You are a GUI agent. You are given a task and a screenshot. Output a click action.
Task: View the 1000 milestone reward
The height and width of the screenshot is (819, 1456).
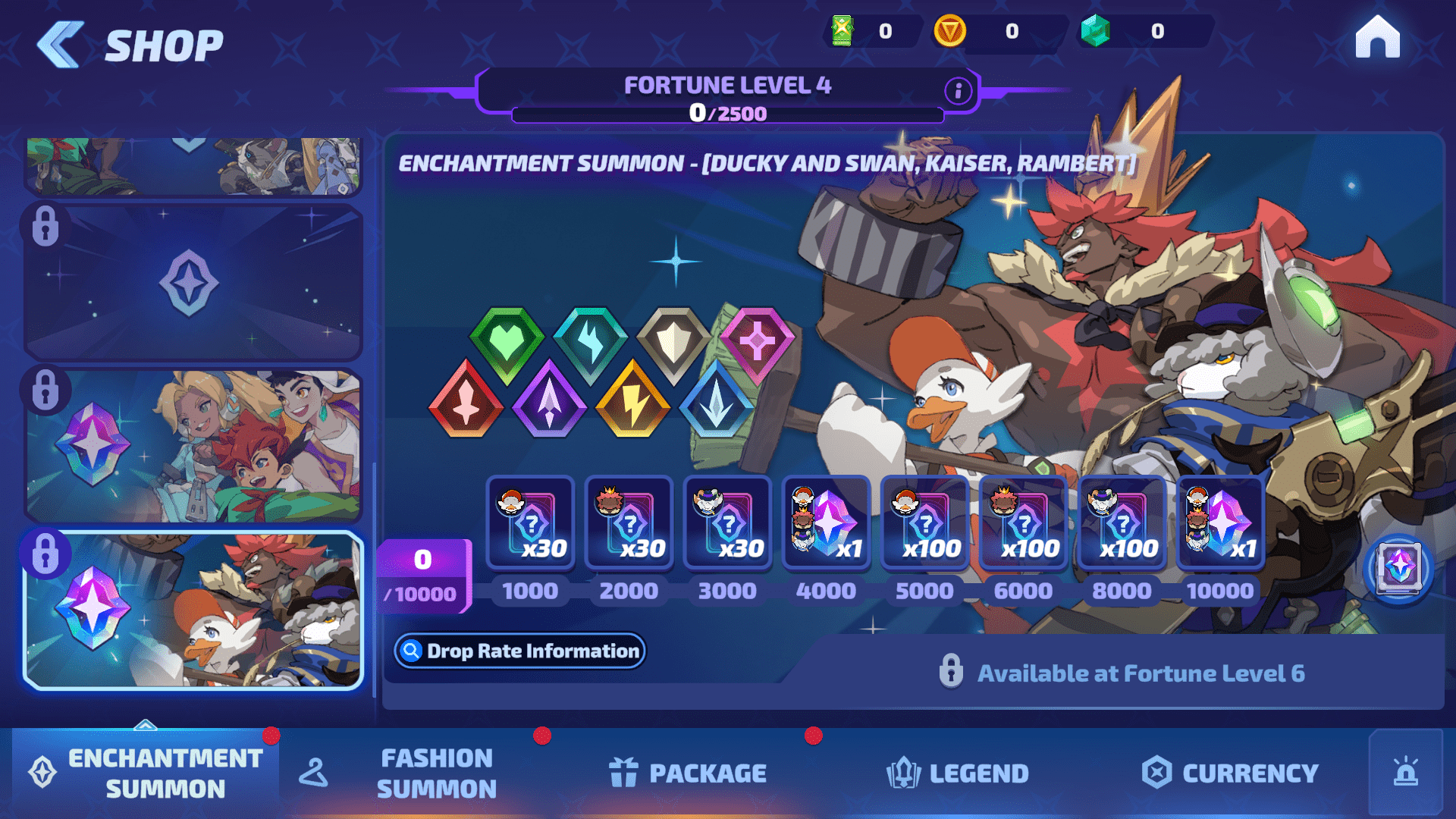click(x=530, y=523)
